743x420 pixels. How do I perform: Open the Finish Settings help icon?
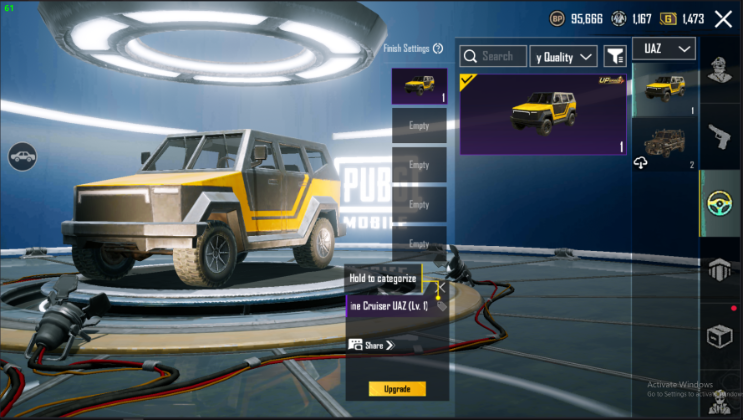pos(437,49)
